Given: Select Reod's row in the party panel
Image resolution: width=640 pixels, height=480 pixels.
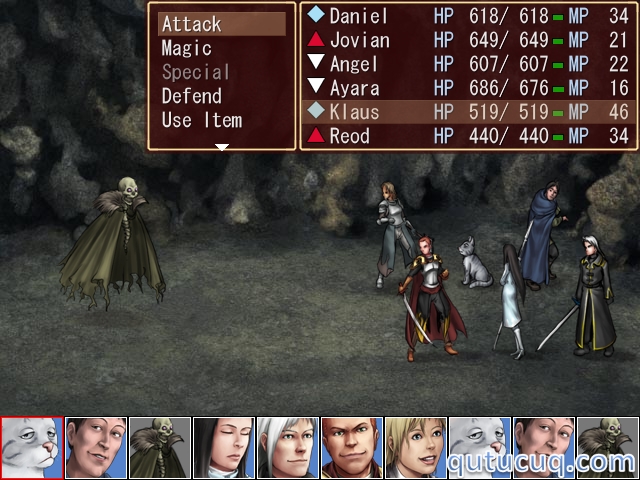Looking at the screenshot, I should tap(468, 136).
